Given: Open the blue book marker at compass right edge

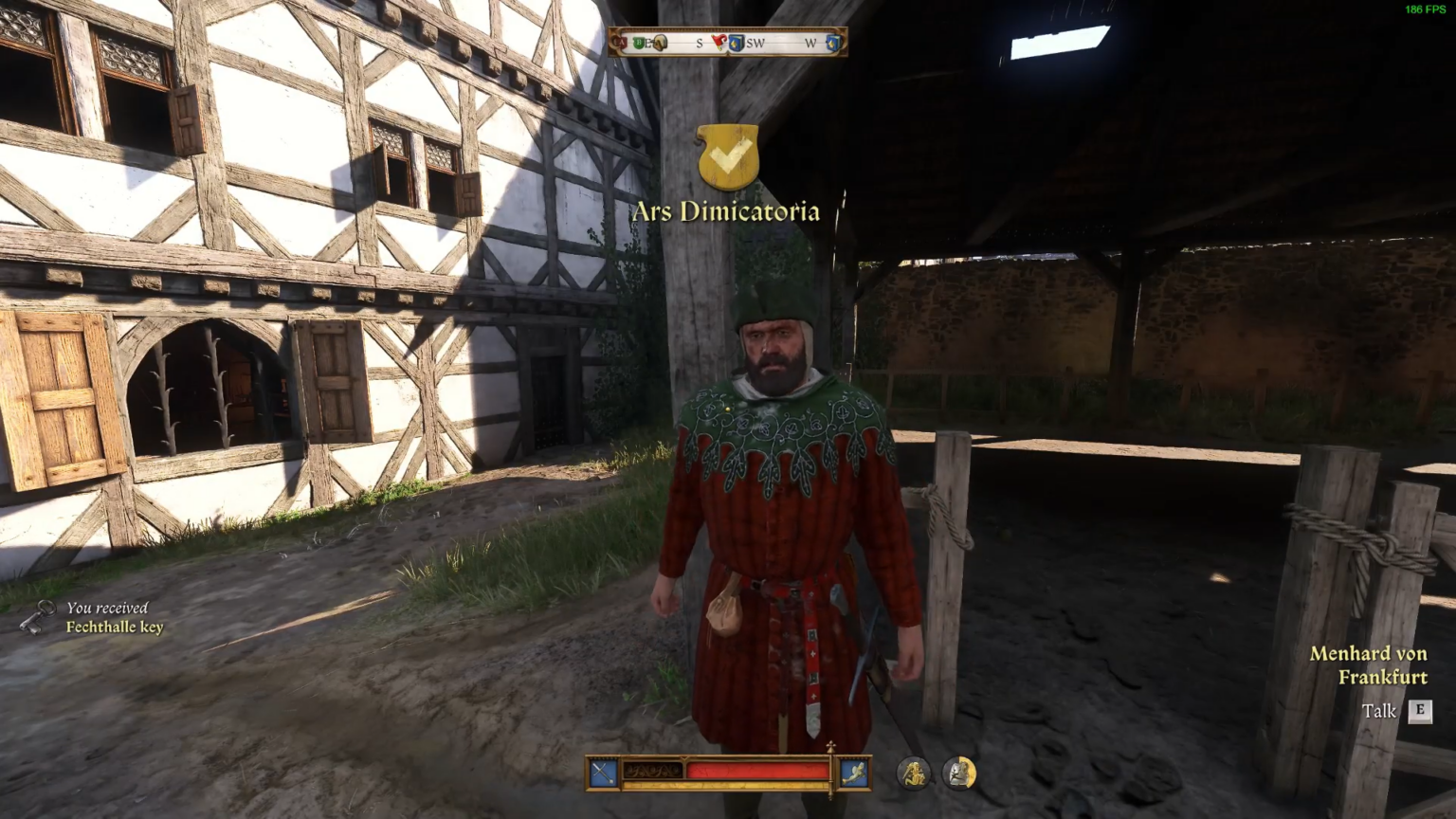Looking at the screenshot, I should 833,42.
